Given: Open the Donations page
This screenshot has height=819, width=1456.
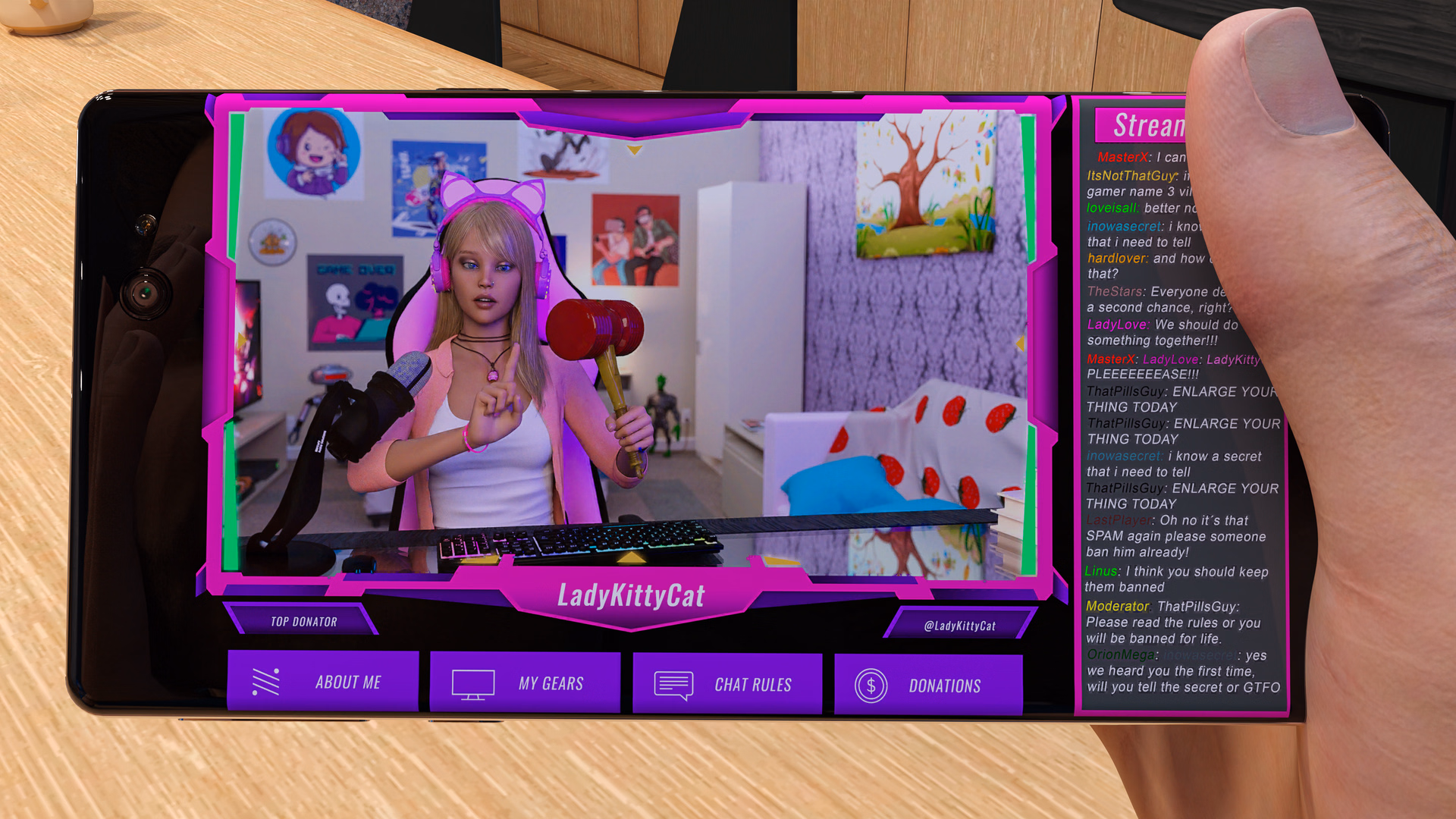Looking at the screenshot, I should click(945, 686).
